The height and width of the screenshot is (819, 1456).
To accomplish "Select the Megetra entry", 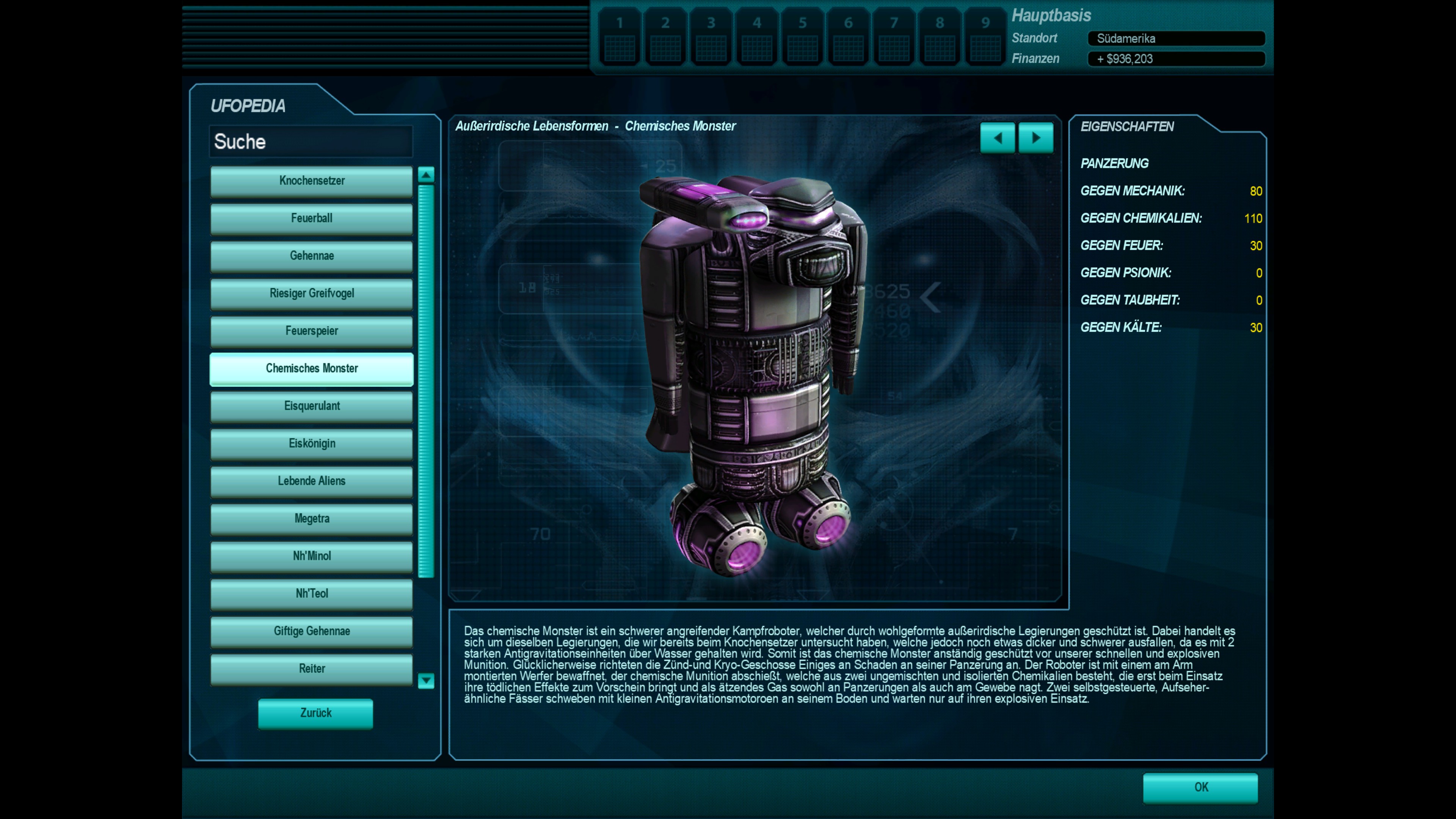I will click(311, 518).
